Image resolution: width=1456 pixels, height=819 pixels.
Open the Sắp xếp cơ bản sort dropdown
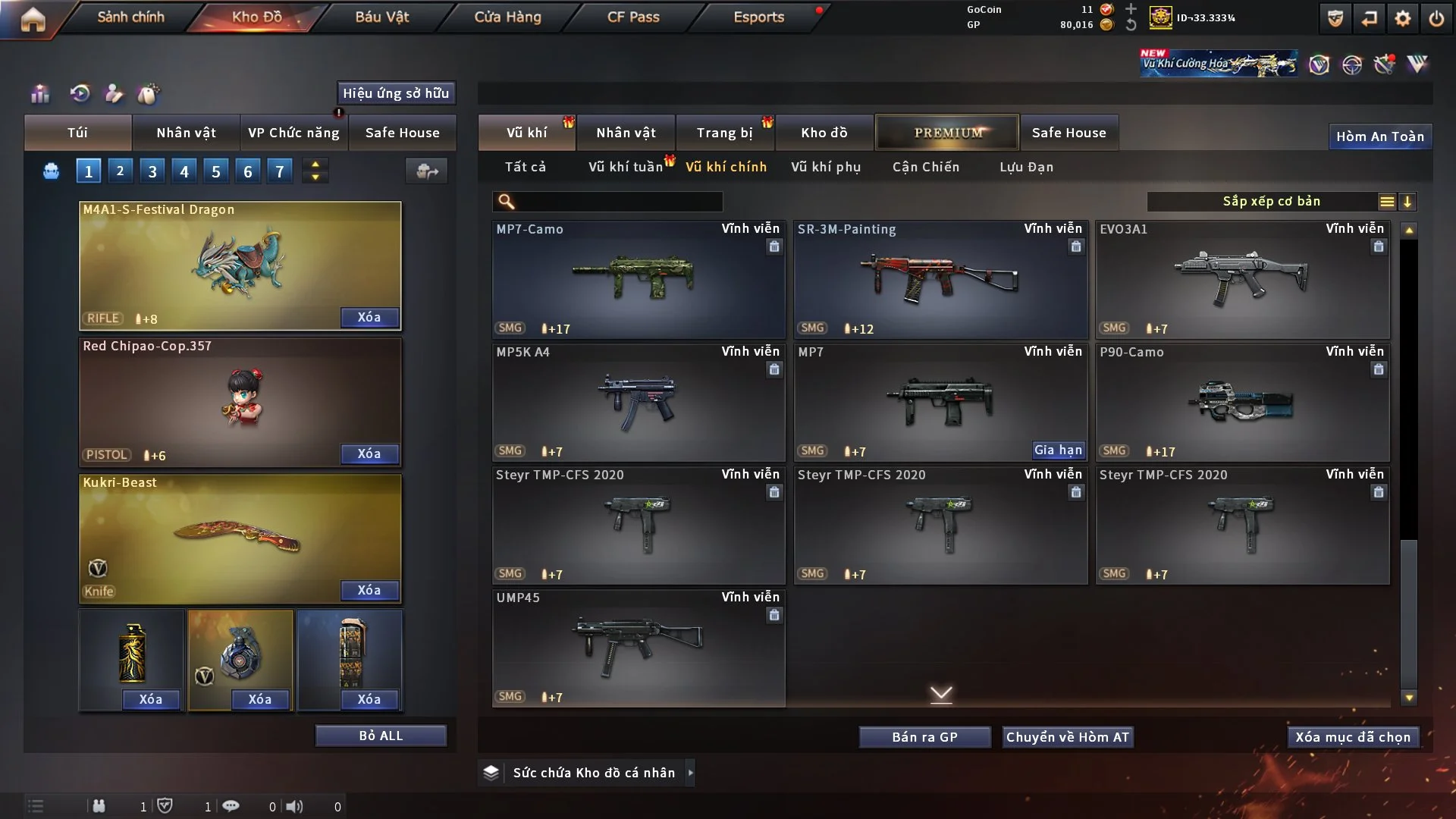[x=1272, y=201]
